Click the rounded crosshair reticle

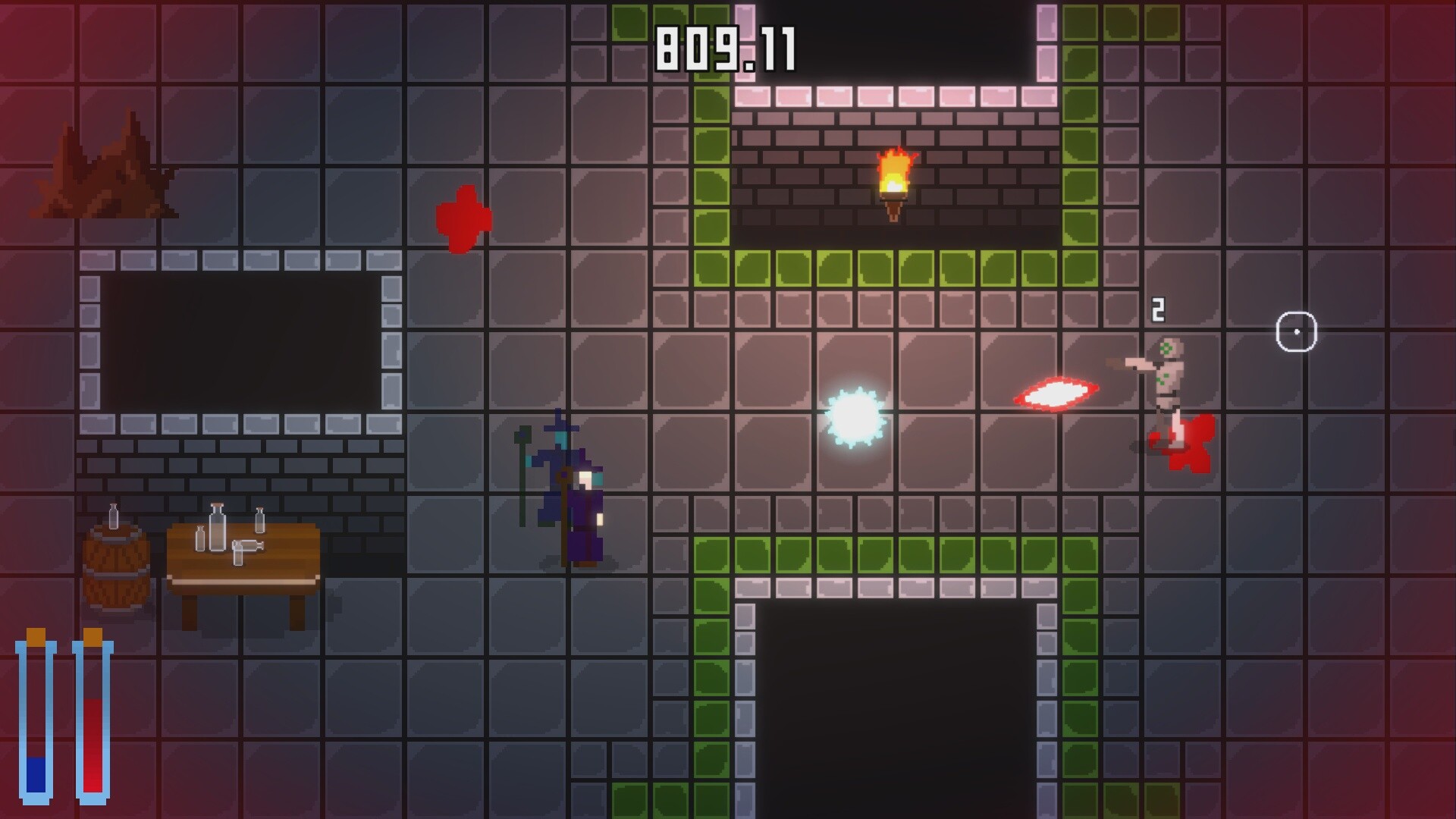(1297, 331)
